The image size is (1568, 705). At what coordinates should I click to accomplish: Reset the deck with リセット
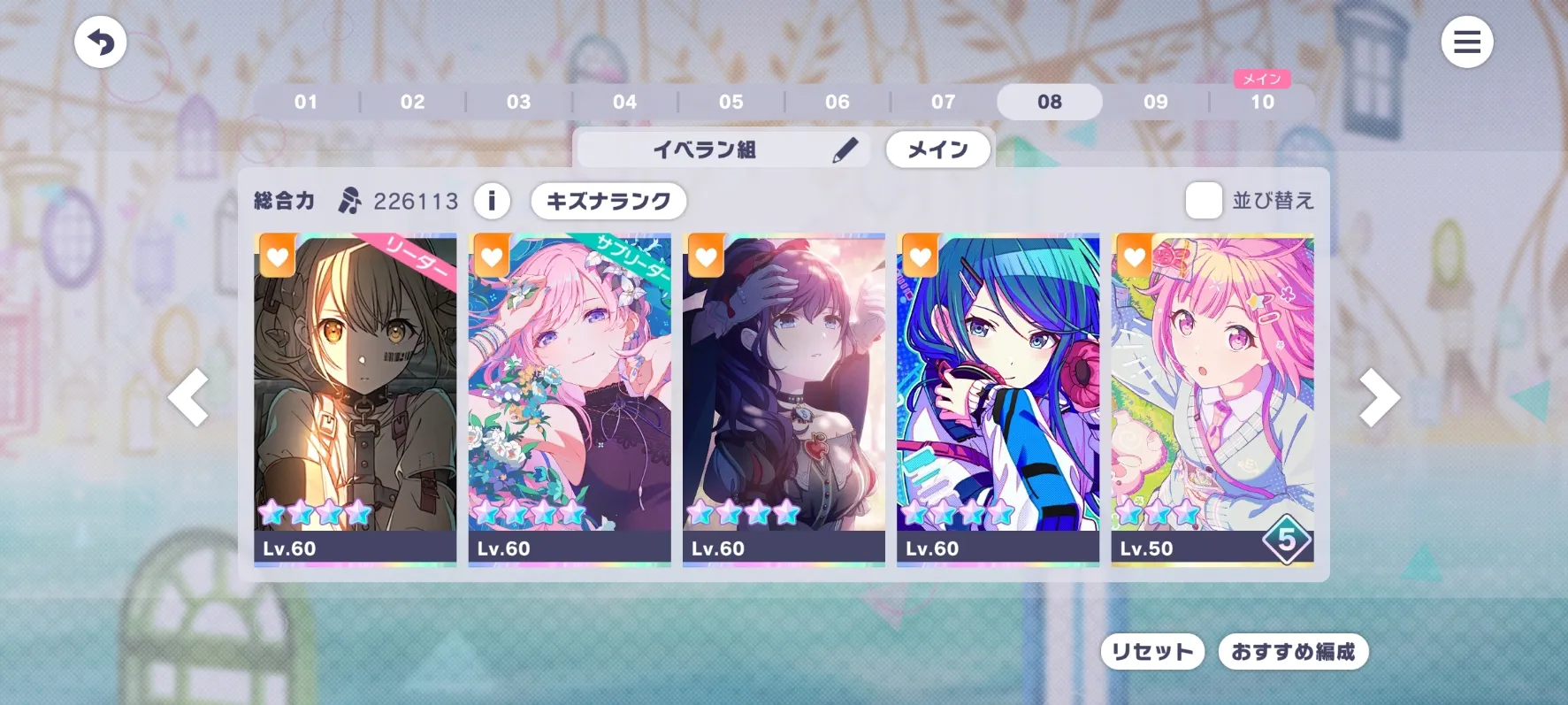[1151, 652]
